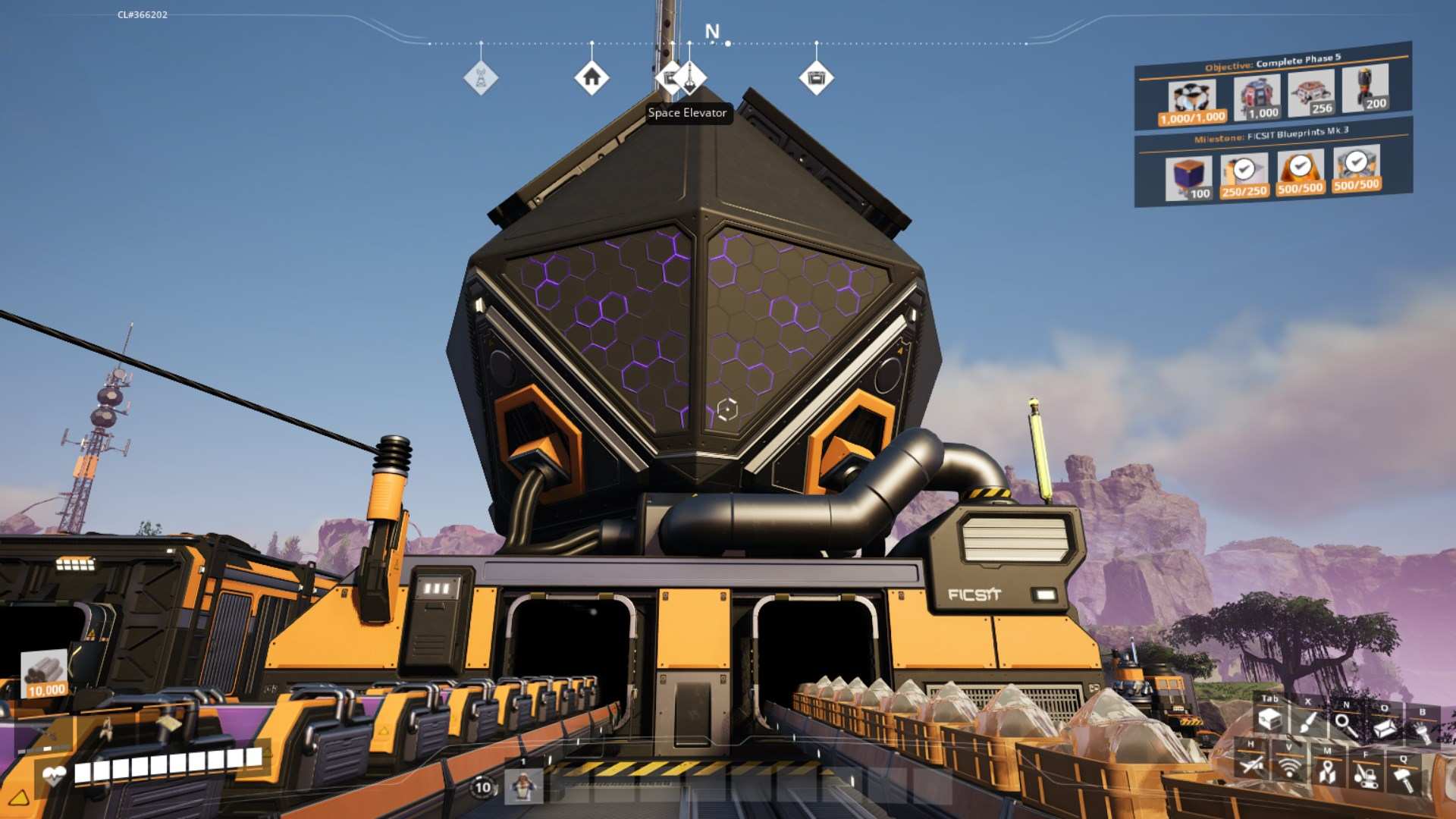Open the Complete Phase 5 objective tracker

(1272, 62)
